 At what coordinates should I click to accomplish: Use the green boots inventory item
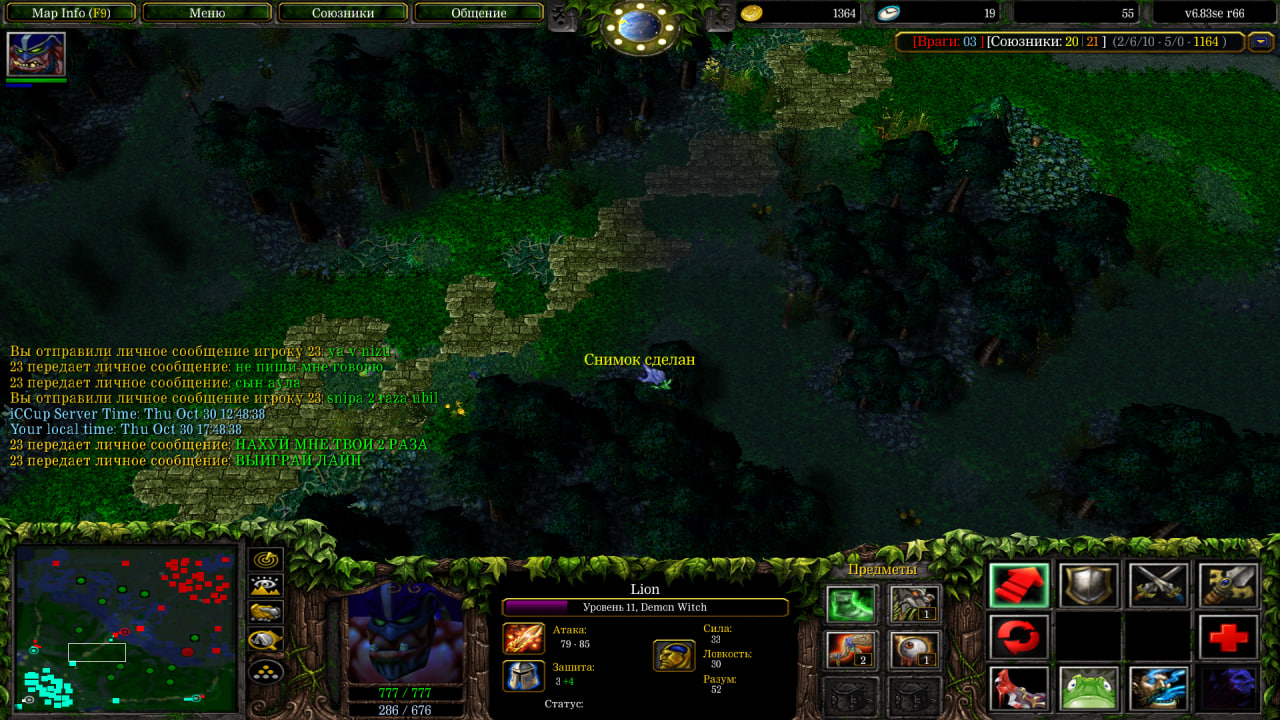(x=851, y=604)
